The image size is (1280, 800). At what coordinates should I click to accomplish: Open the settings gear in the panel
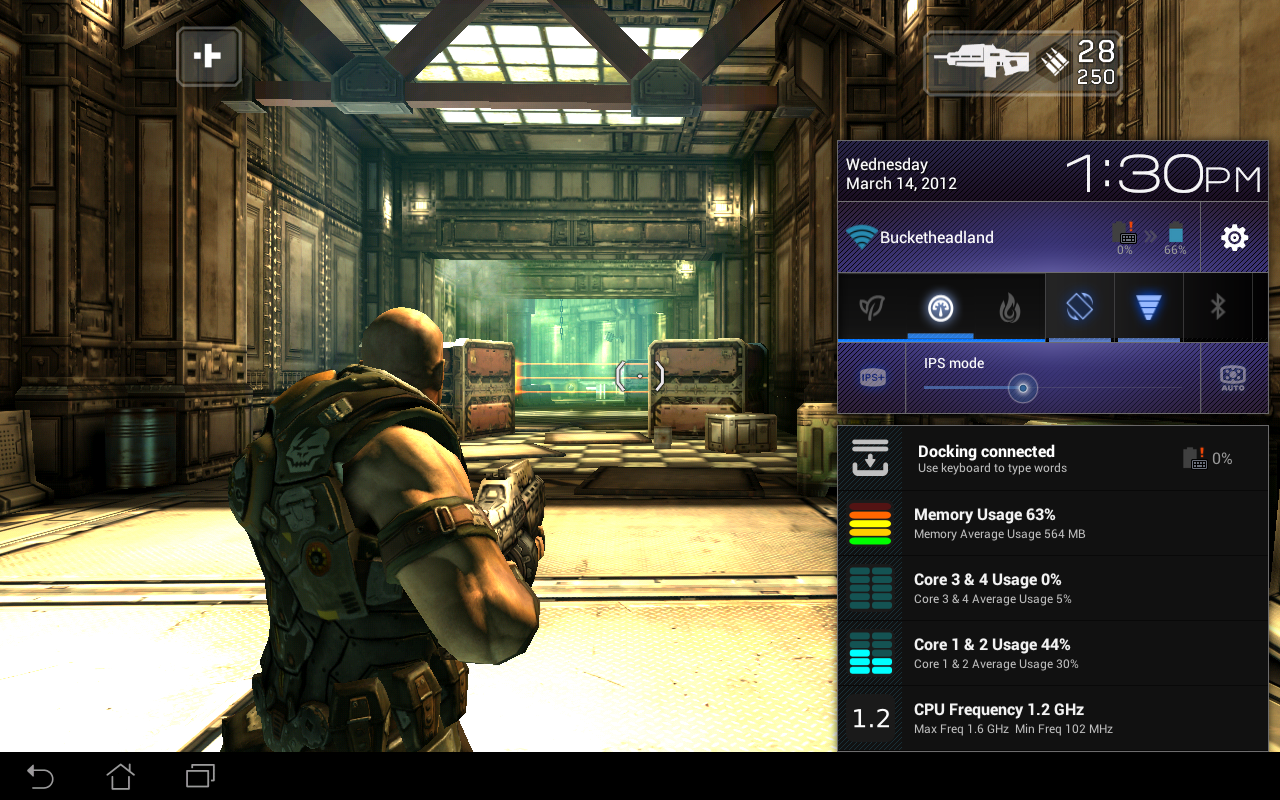(1233, 236)
